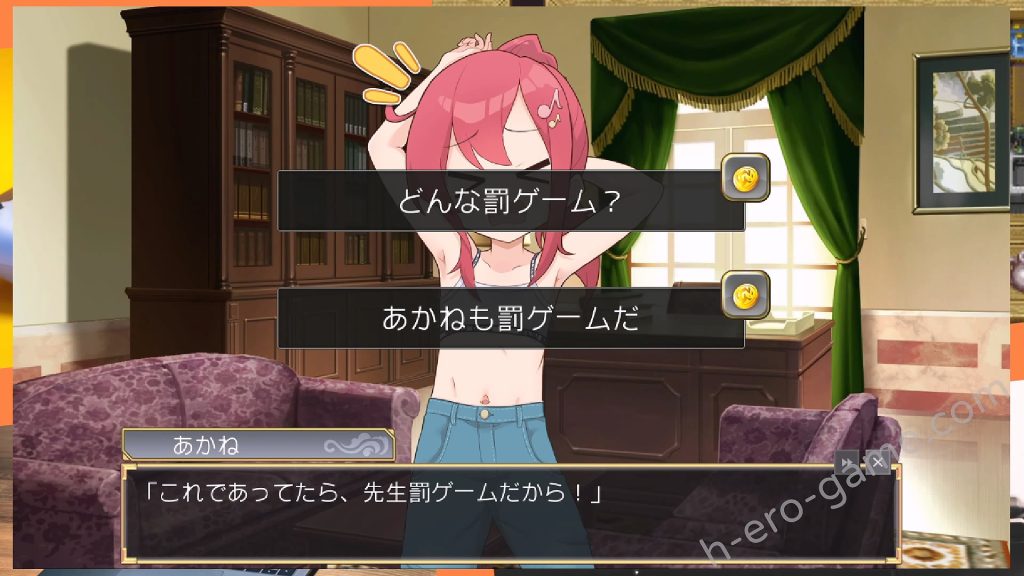
Task: Activate the fast-forward skip button
Action: pos(847,462)
